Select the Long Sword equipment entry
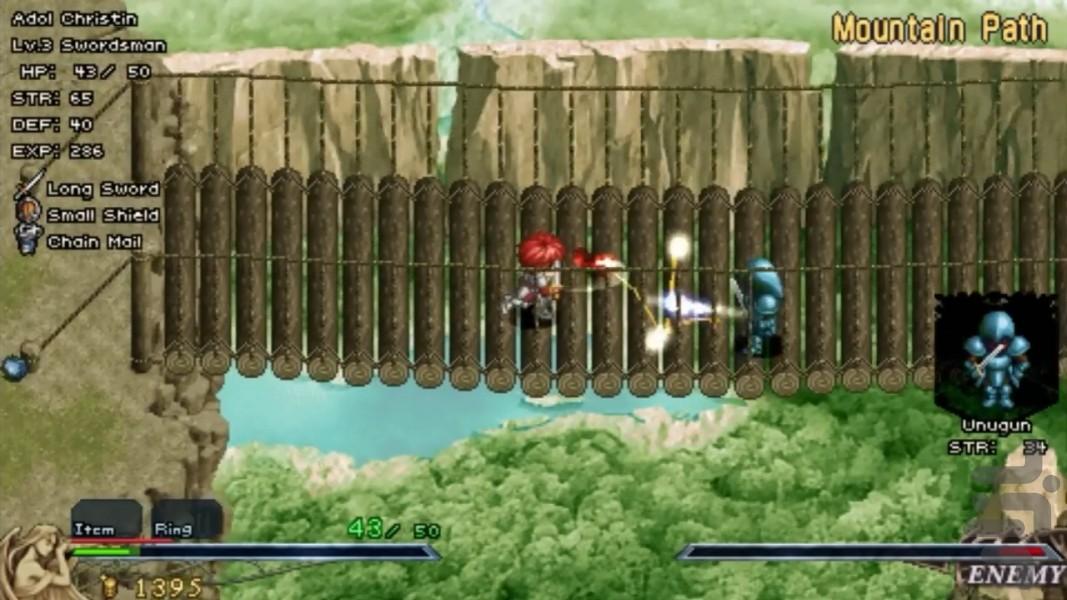 point(101,189)
